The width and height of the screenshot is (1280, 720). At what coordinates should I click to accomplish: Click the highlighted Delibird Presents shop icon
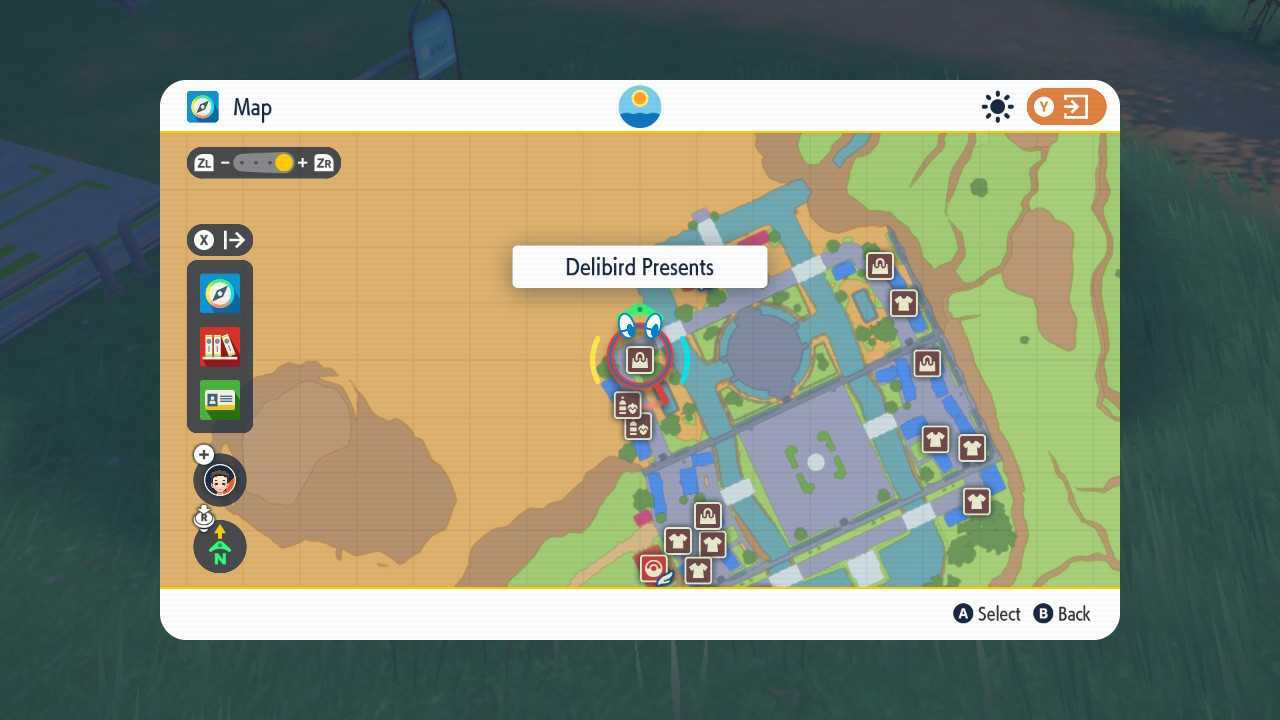click(x=639, y=358)
